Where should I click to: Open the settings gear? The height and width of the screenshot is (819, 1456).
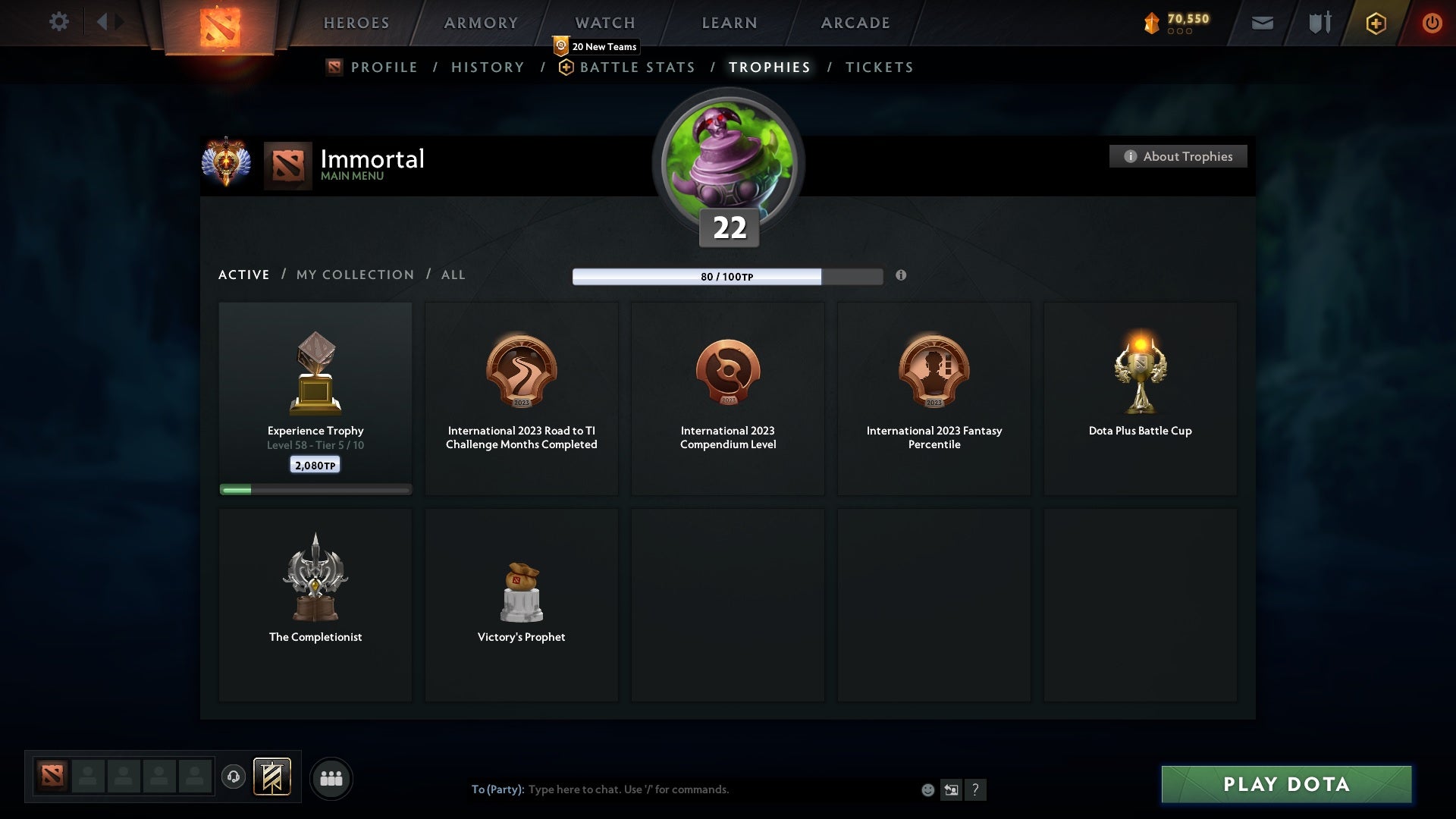pyautogui.click(x=59, y=22)
